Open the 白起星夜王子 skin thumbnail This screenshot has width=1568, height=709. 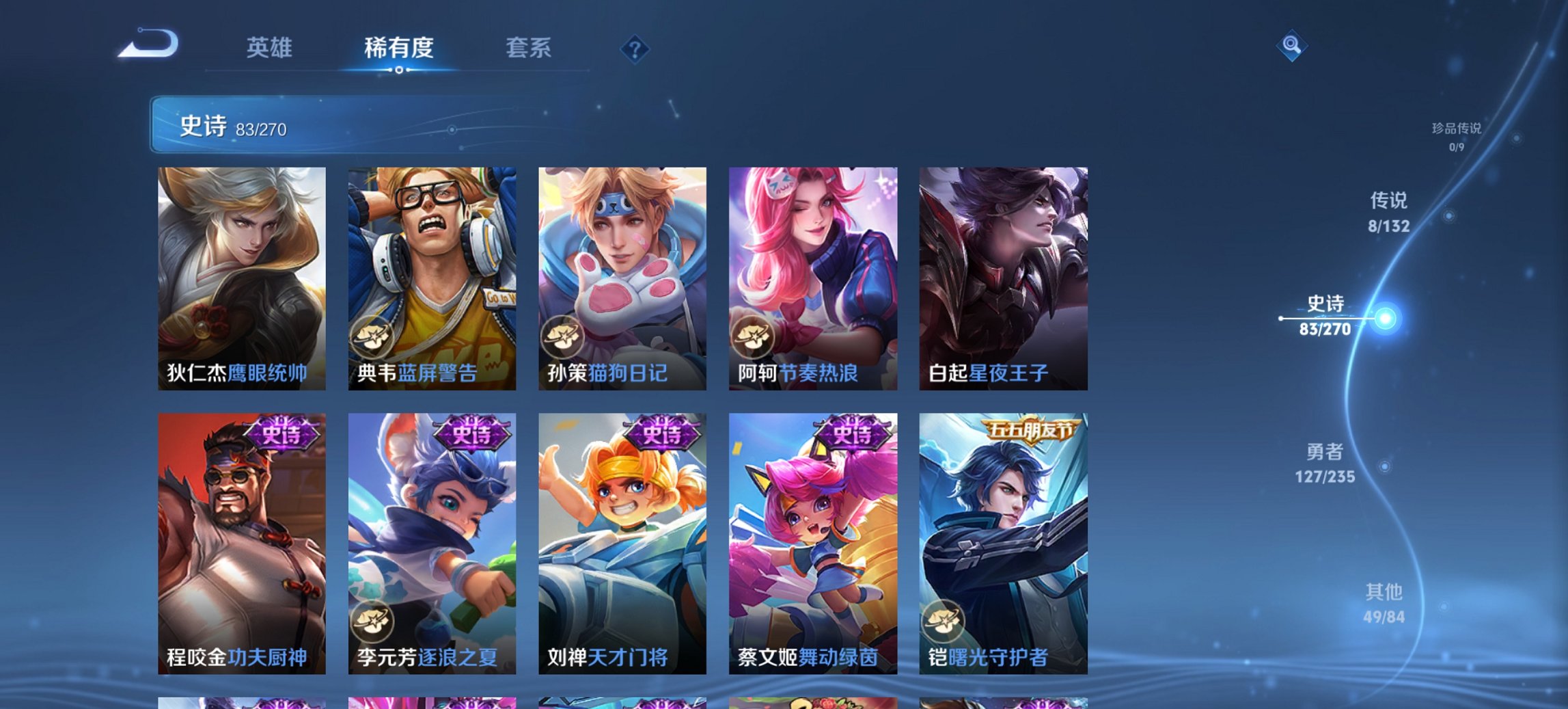[x=1004, y=273]
